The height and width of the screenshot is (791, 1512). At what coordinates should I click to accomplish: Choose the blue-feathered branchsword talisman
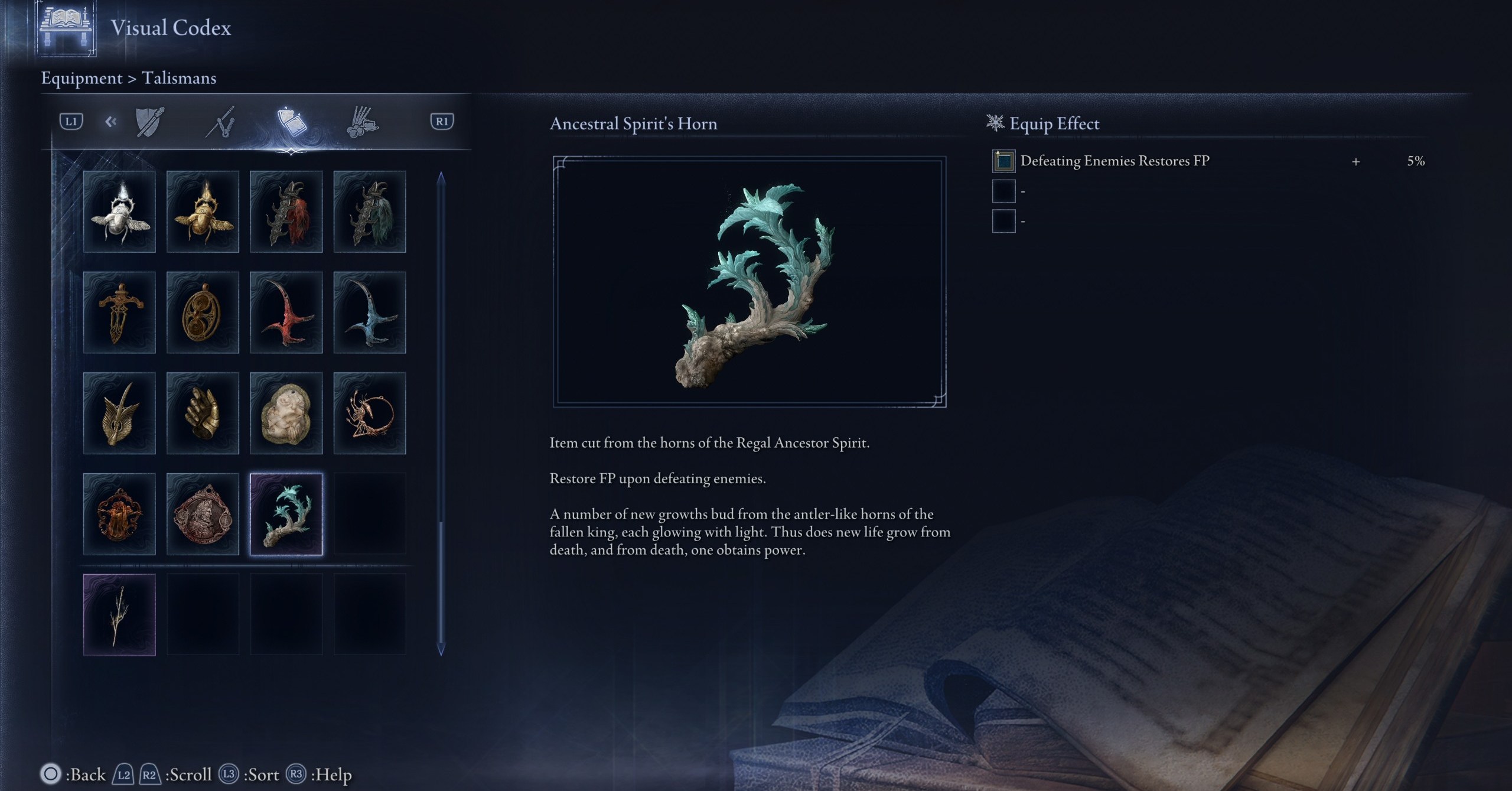click(x=370, y=211)
